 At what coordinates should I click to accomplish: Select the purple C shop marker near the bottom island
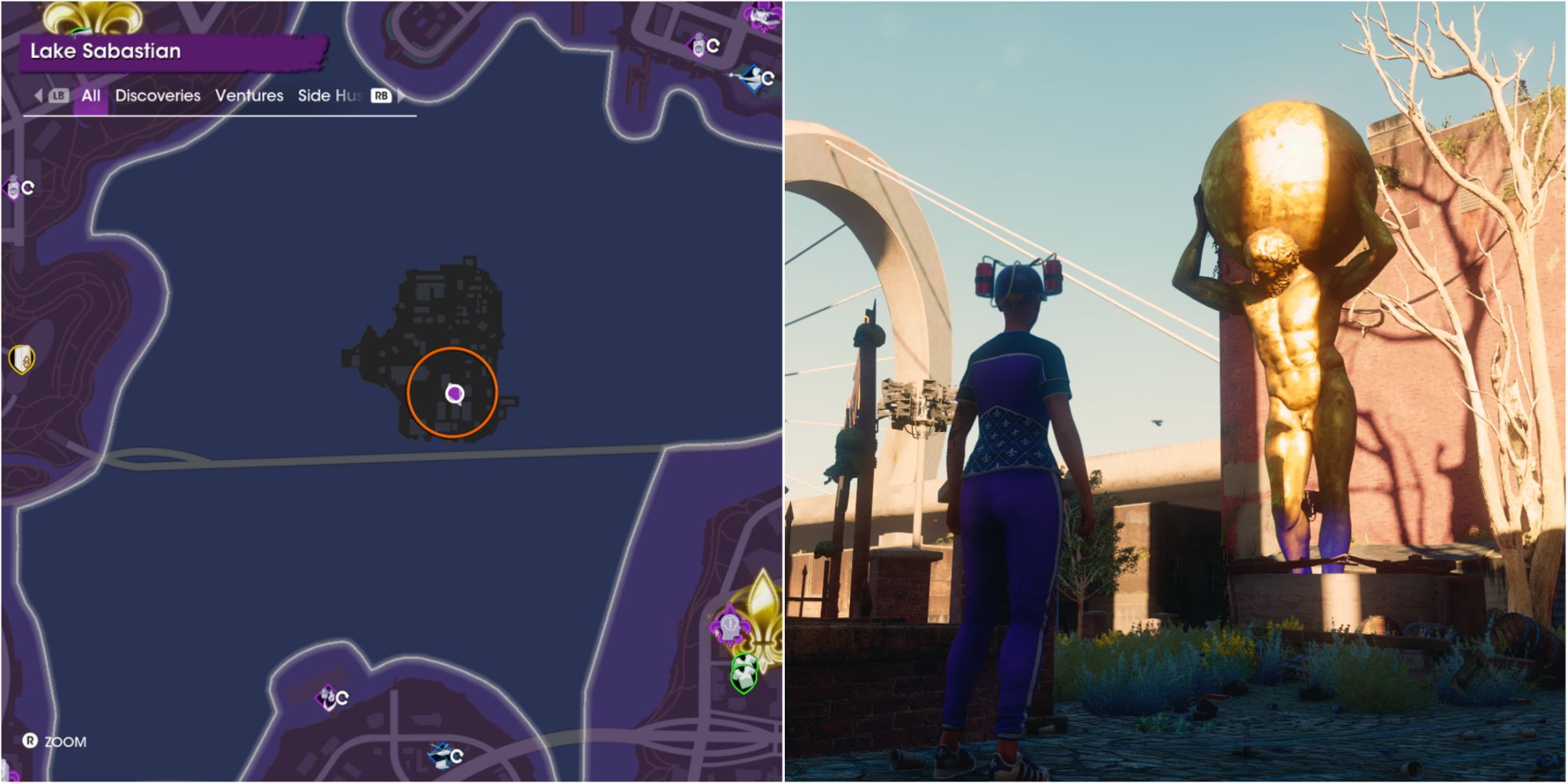[x=327, y=697]
